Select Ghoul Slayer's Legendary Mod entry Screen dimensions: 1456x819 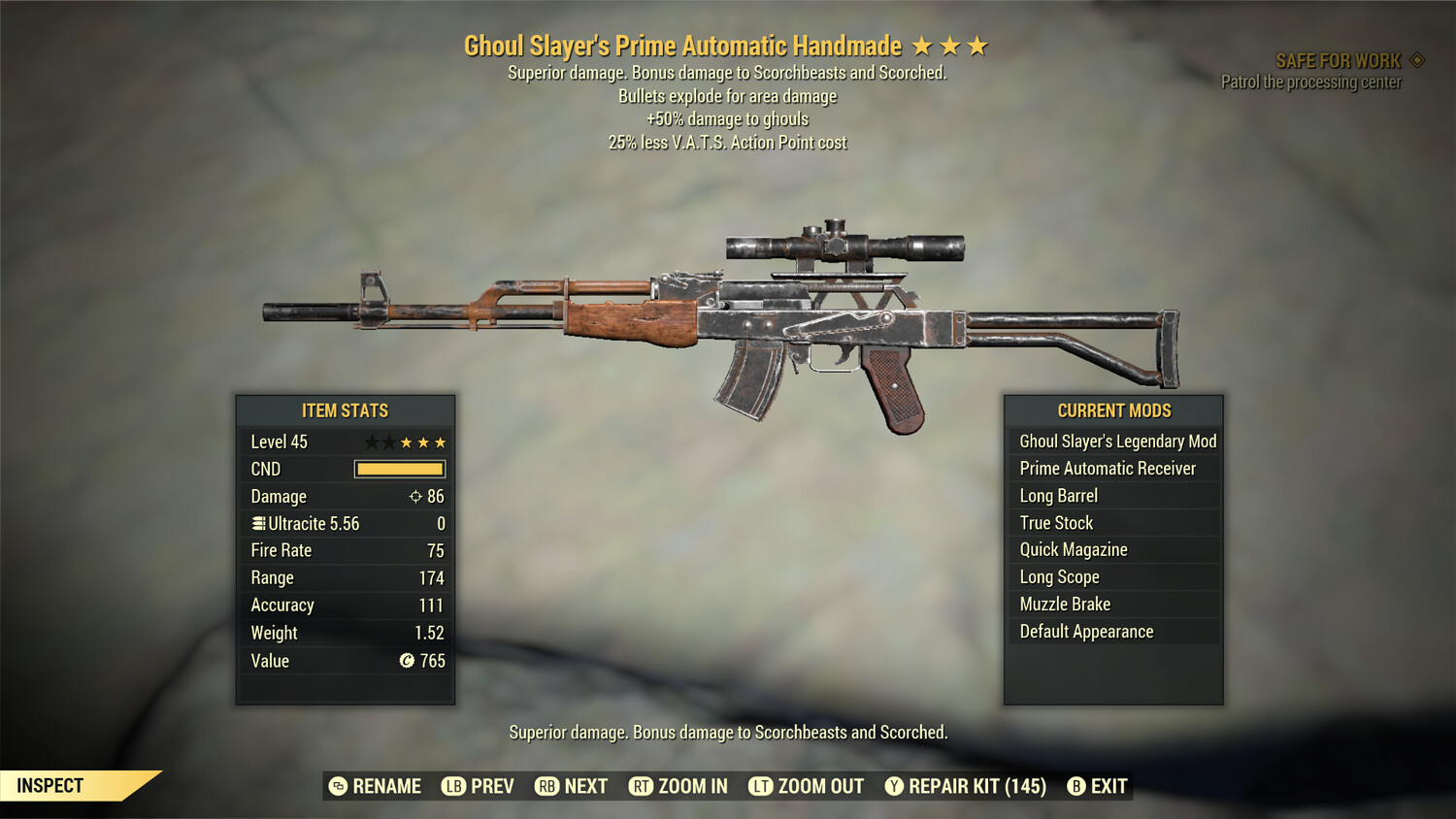(1116, 441)
